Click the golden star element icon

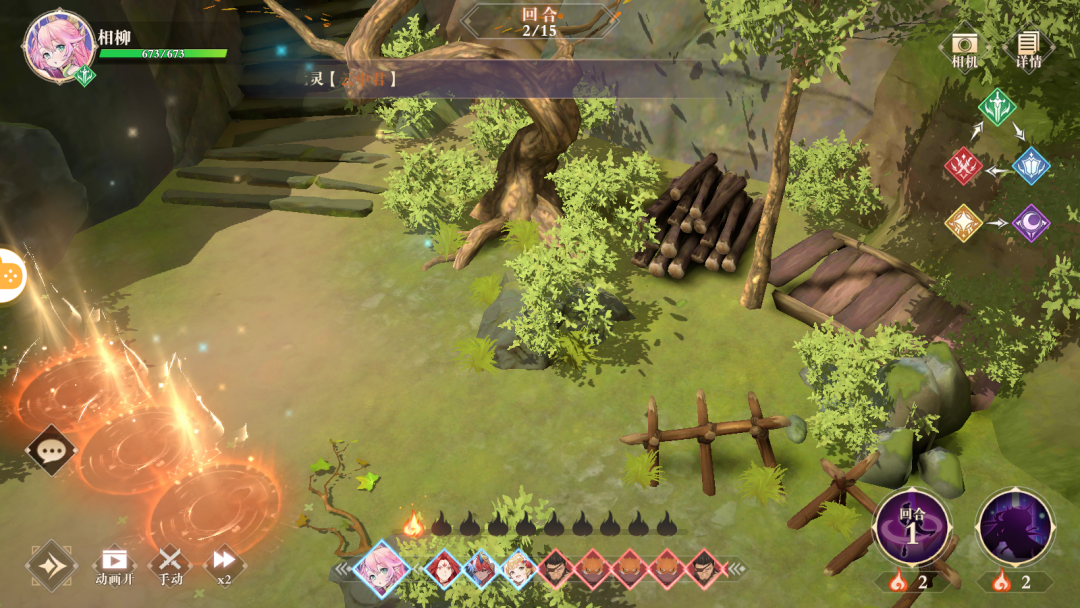pyautogui.click(x=964, y=223)
